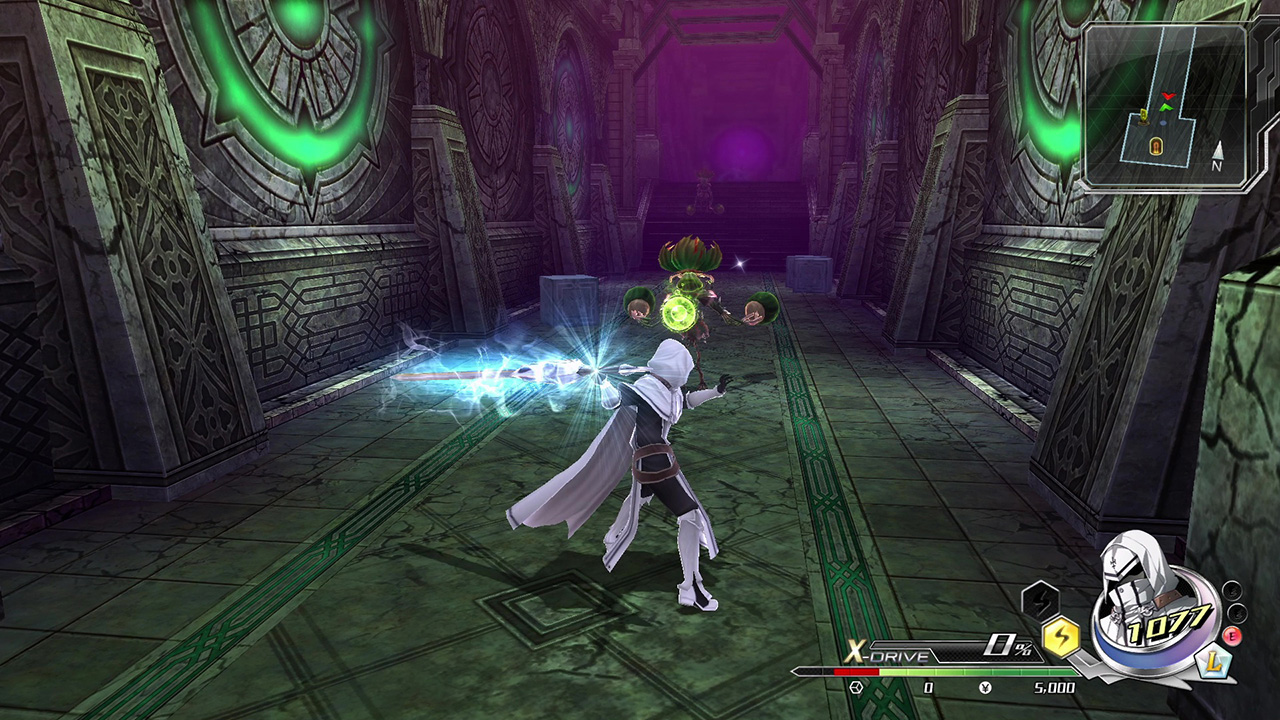This screenshot has height=720, width=1280.
Task: Click the blue dot on the minimap
Action: [1163, 122]
